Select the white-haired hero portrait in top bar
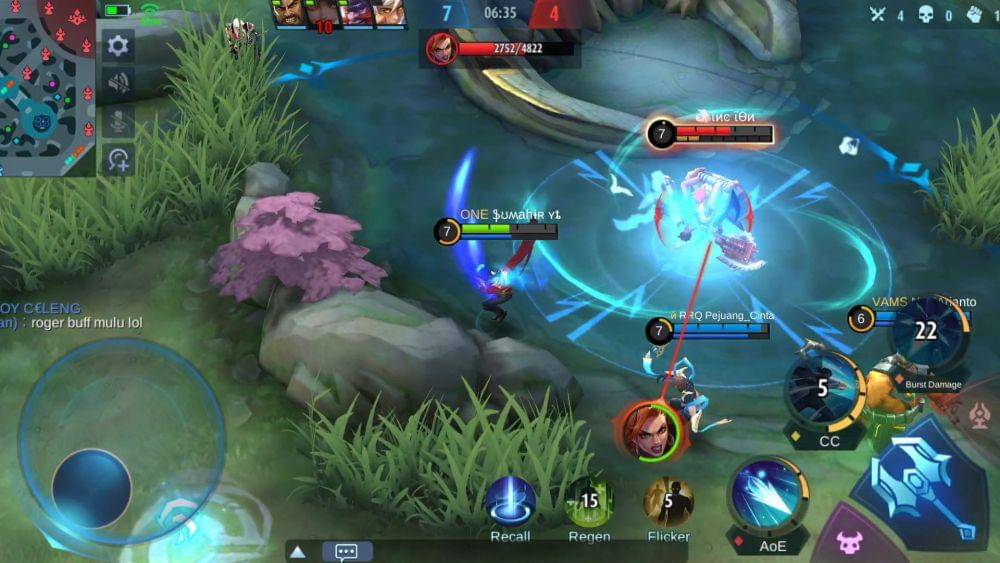1000x563 pixels. click(391, 13)
